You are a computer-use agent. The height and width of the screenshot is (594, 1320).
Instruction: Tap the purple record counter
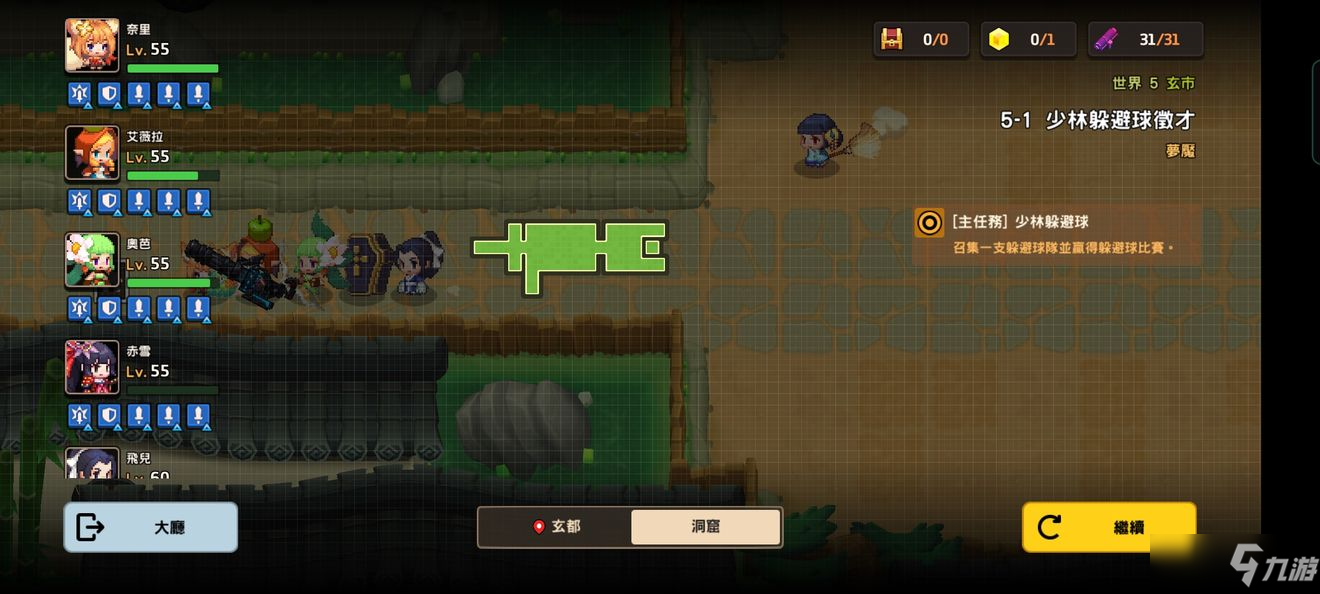1146,40
